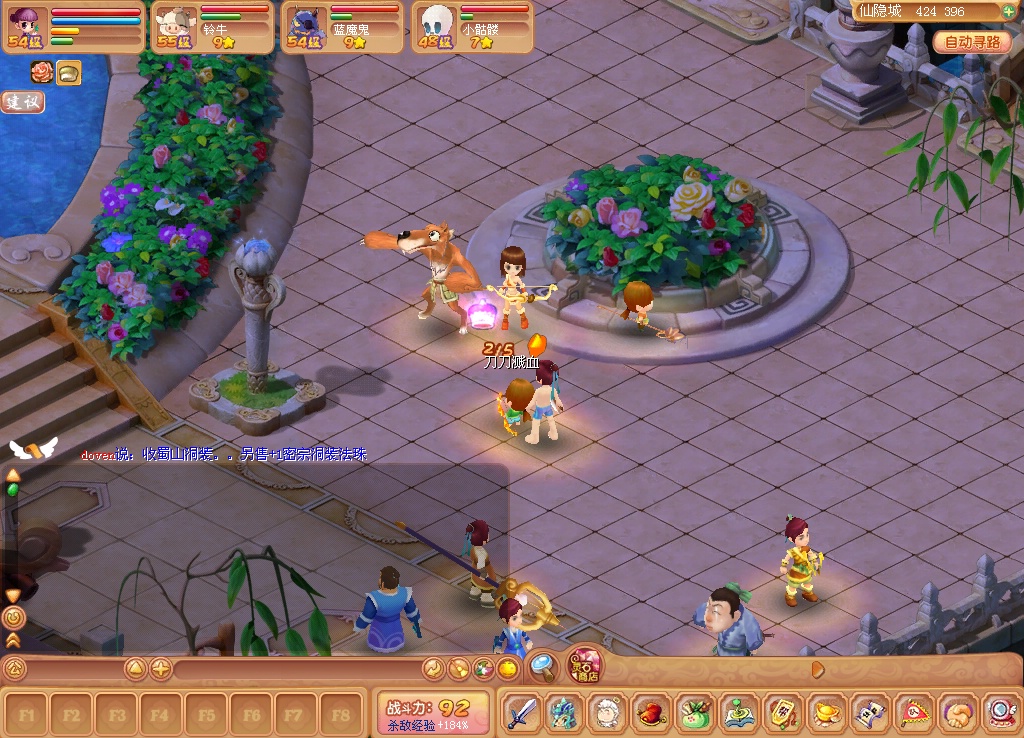Open the sword equipment icon
1024x738 pixels.
click(520, 714)
